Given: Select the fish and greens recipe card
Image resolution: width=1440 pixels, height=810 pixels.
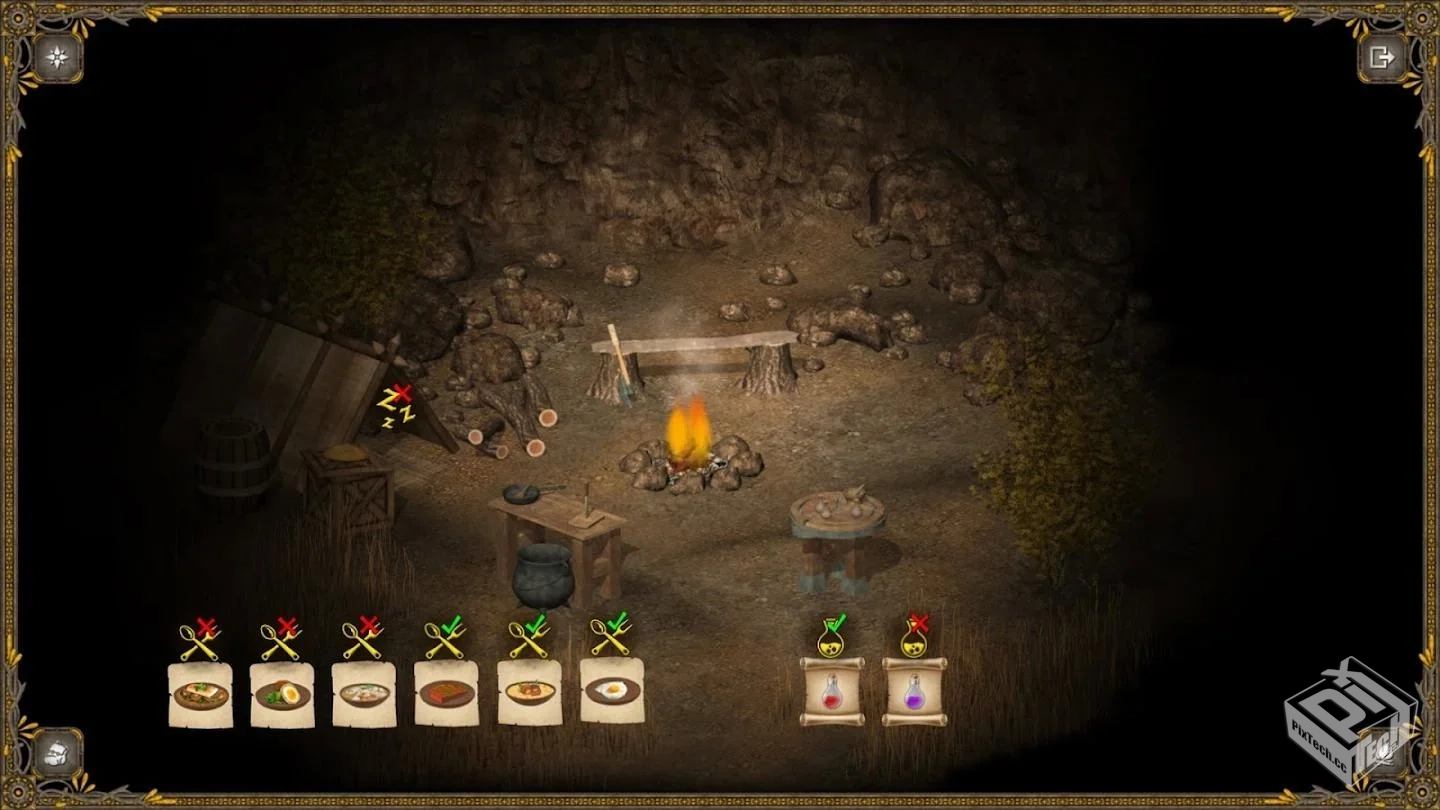Looking at the screenshot, I should pyautogui.click(x=200, y=694).
